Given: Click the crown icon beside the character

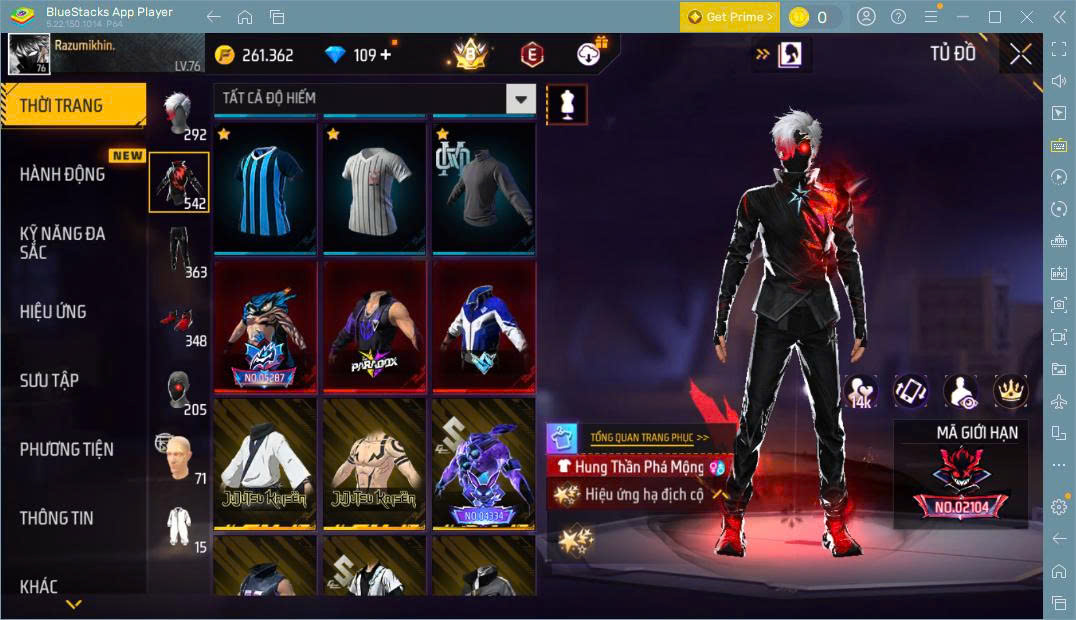Looking at the screenshot, I should pos(1010,391).
